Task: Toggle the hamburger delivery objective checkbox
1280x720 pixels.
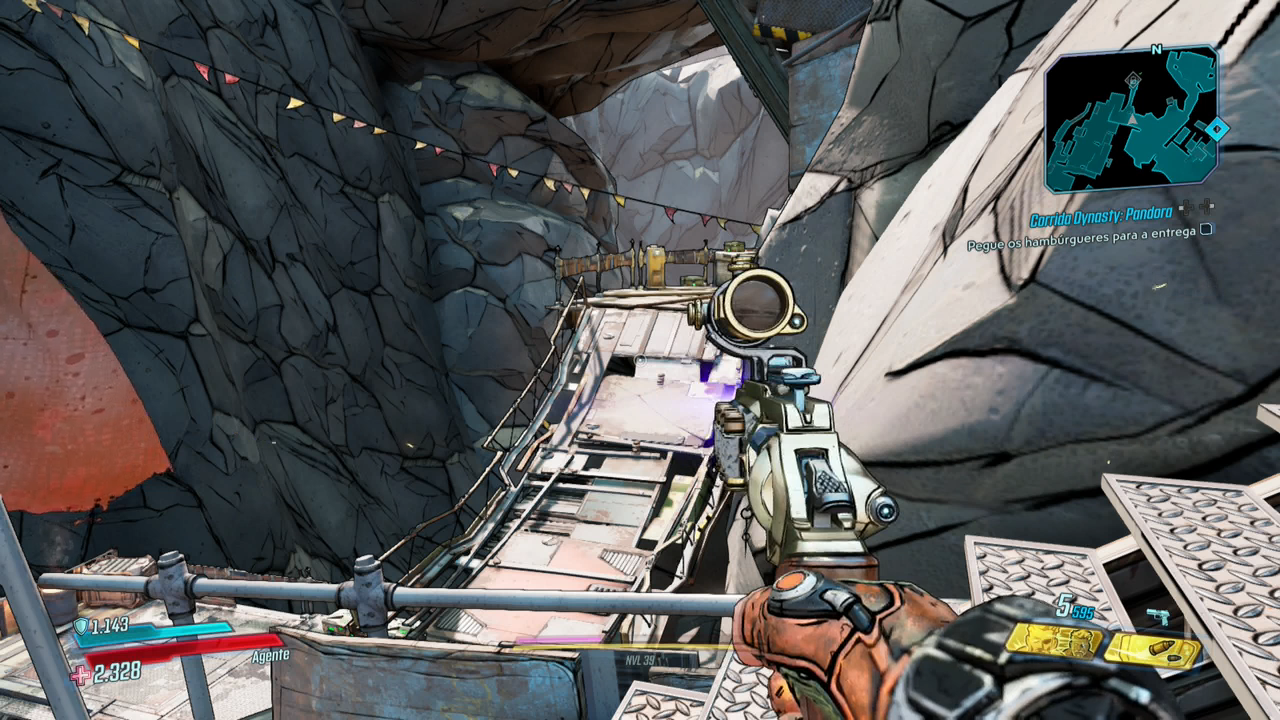Action: pyautogui.click(x=1206, y=229)
